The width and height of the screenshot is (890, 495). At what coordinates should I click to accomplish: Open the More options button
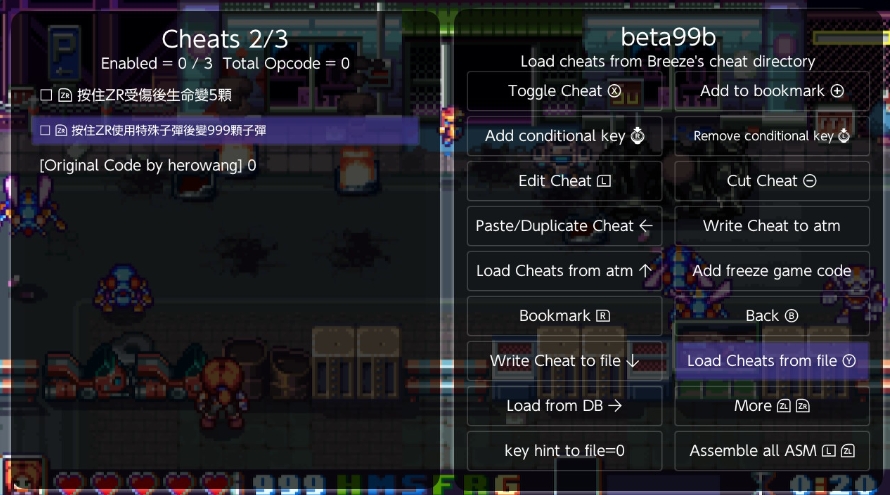[771, 406]
